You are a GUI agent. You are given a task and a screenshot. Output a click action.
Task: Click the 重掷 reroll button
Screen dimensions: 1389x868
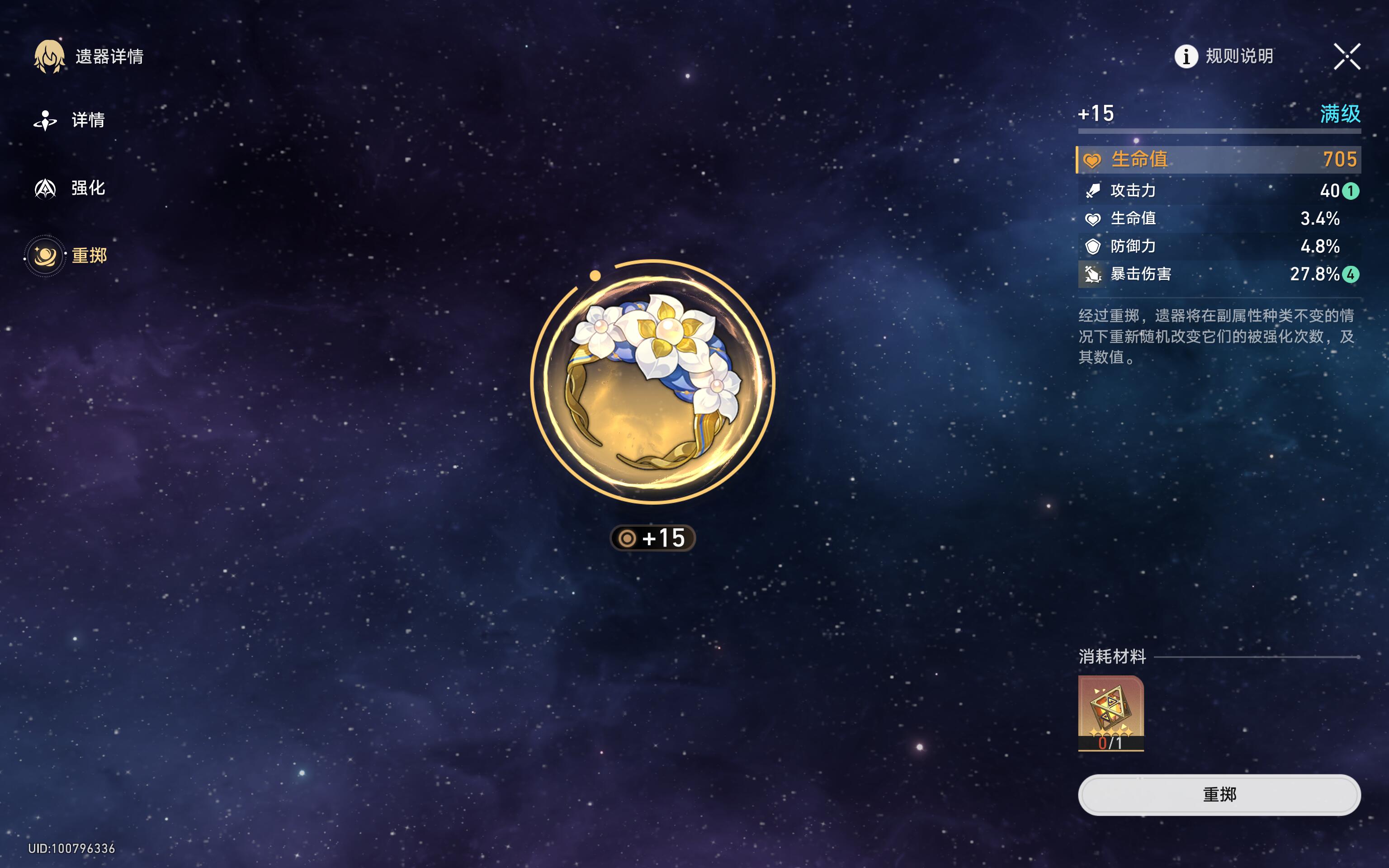(1219, 794)
